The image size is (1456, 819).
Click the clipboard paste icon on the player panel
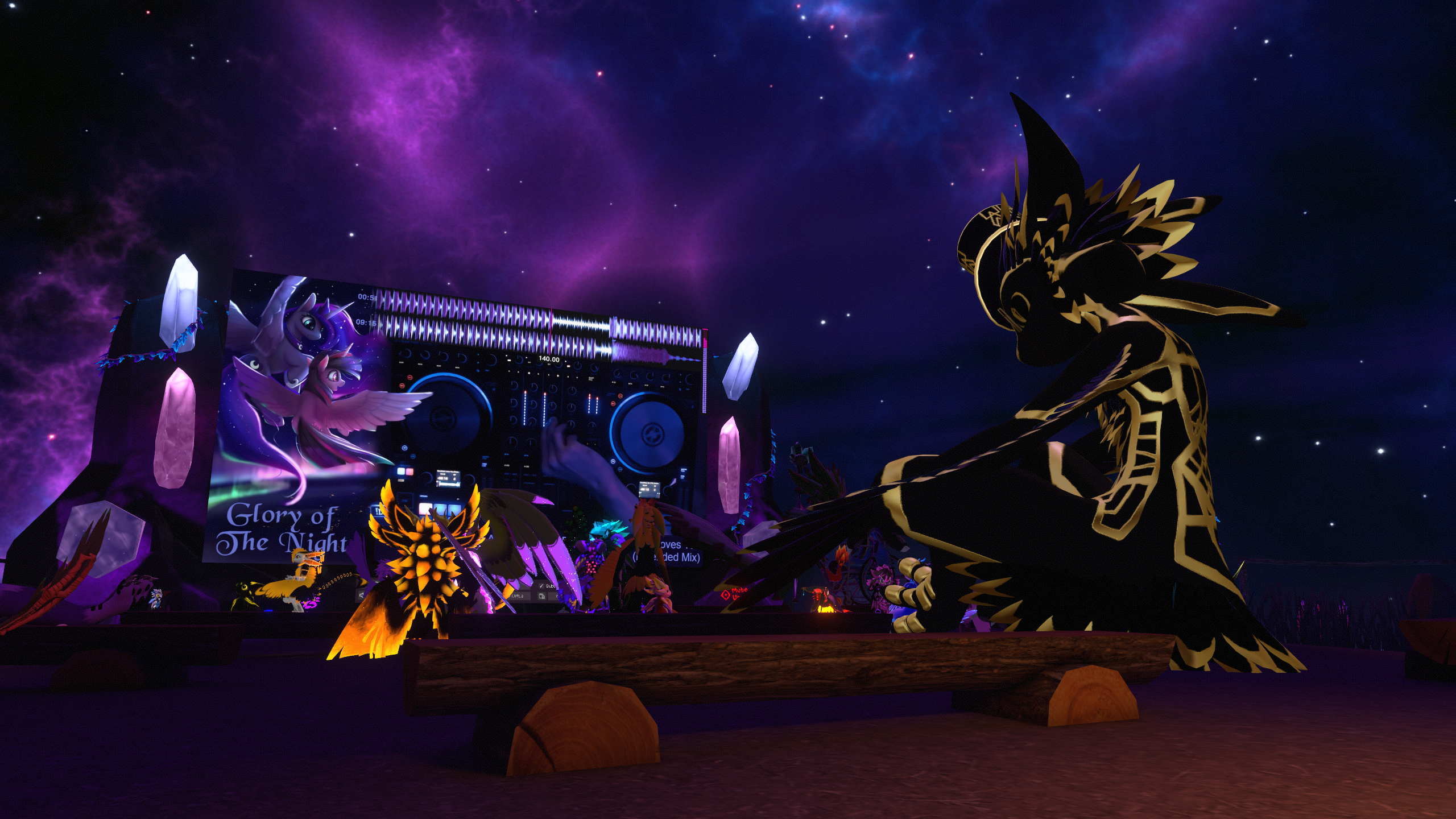[x=542, y=596]
